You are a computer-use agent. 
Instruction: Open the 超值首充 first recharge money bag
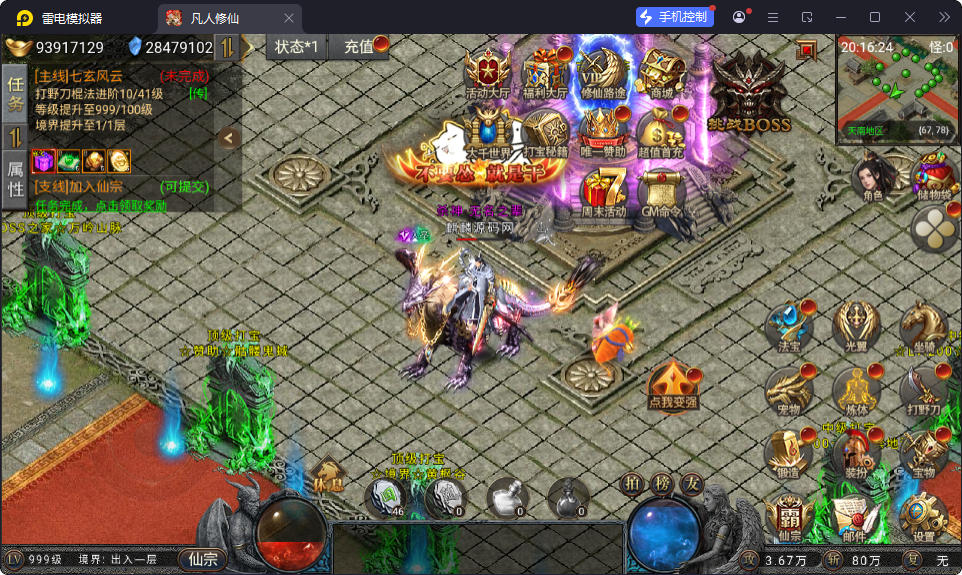pyautogui.click(x=660, y=130)
